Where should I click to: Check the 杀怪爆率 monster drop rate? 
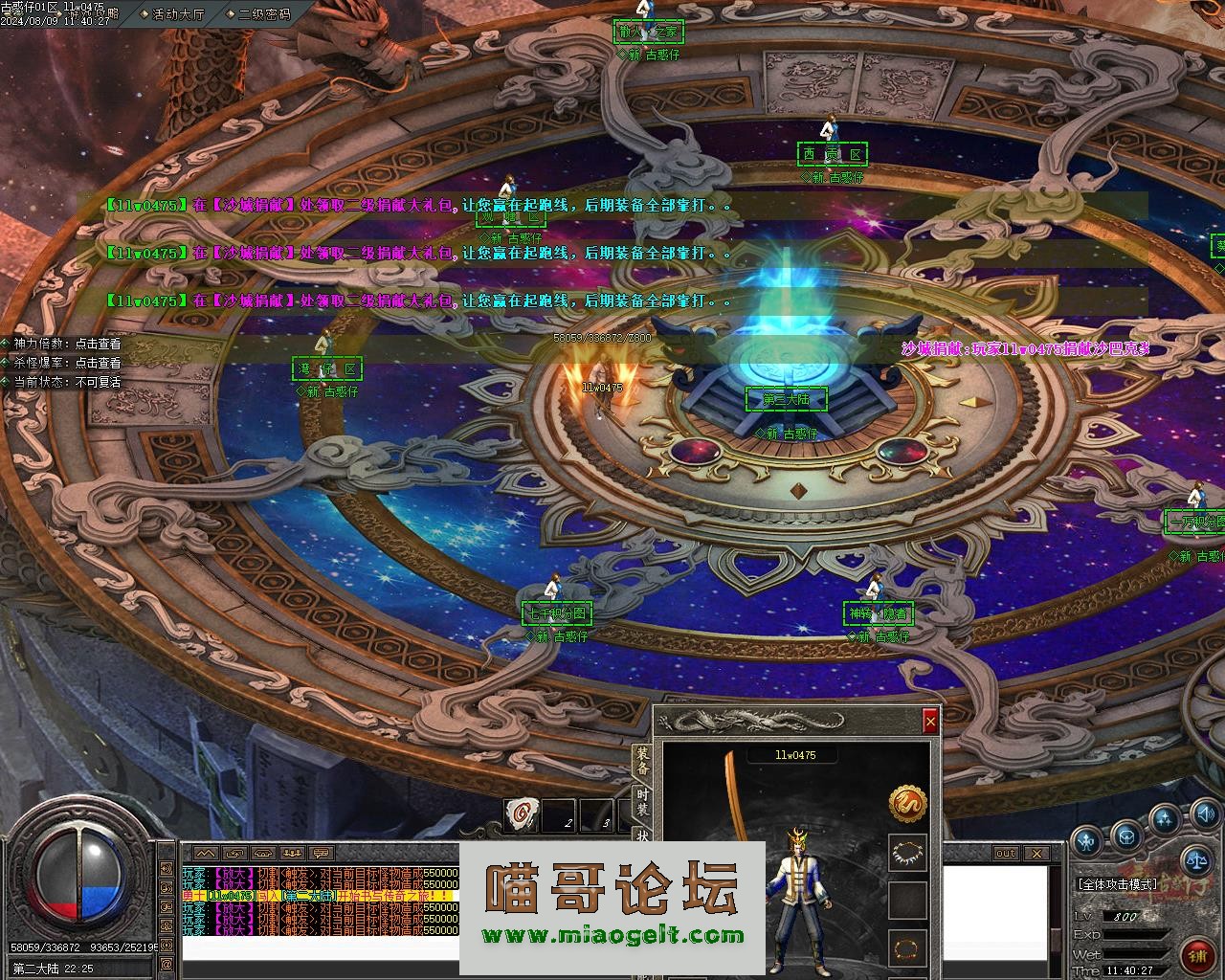(x=67, y=363)
